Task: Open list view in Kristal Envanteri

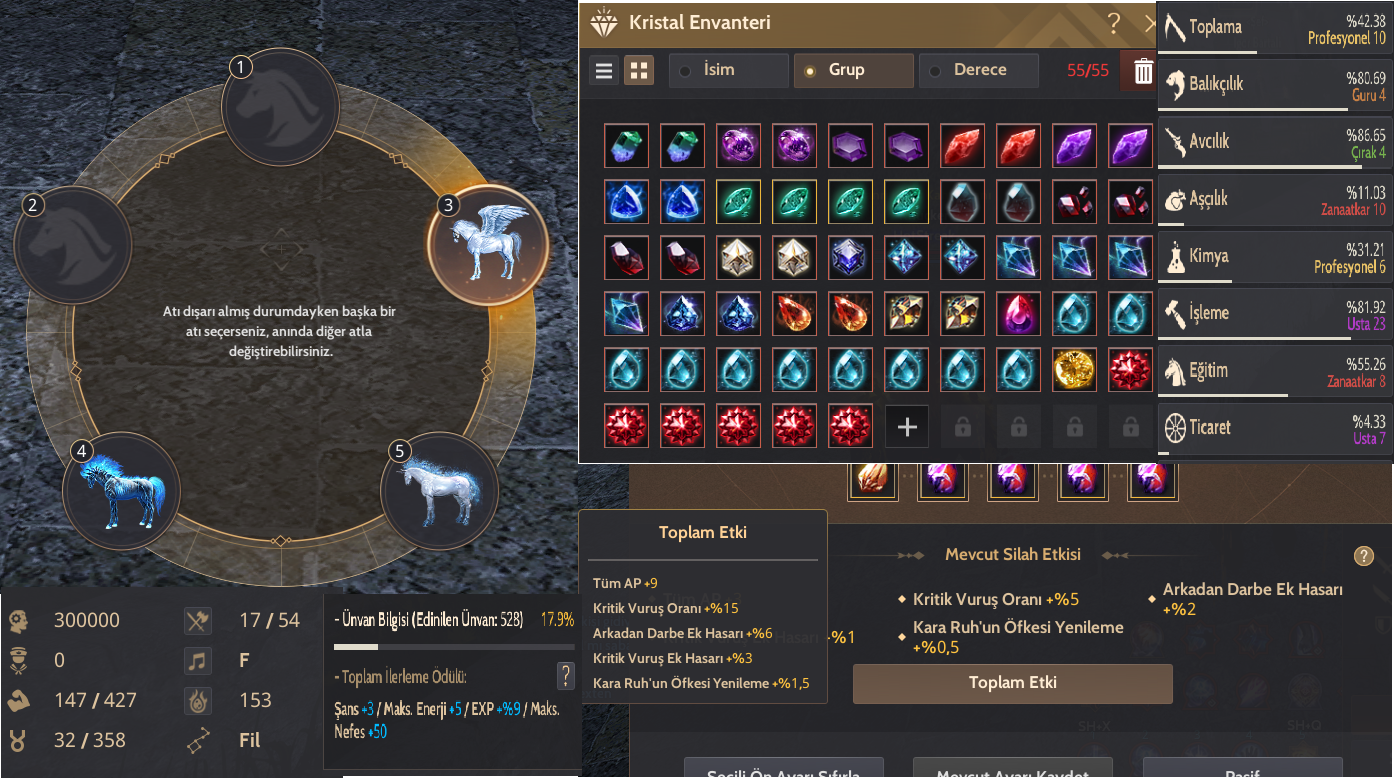Action: pyautogui.click(x=603, y=70)
